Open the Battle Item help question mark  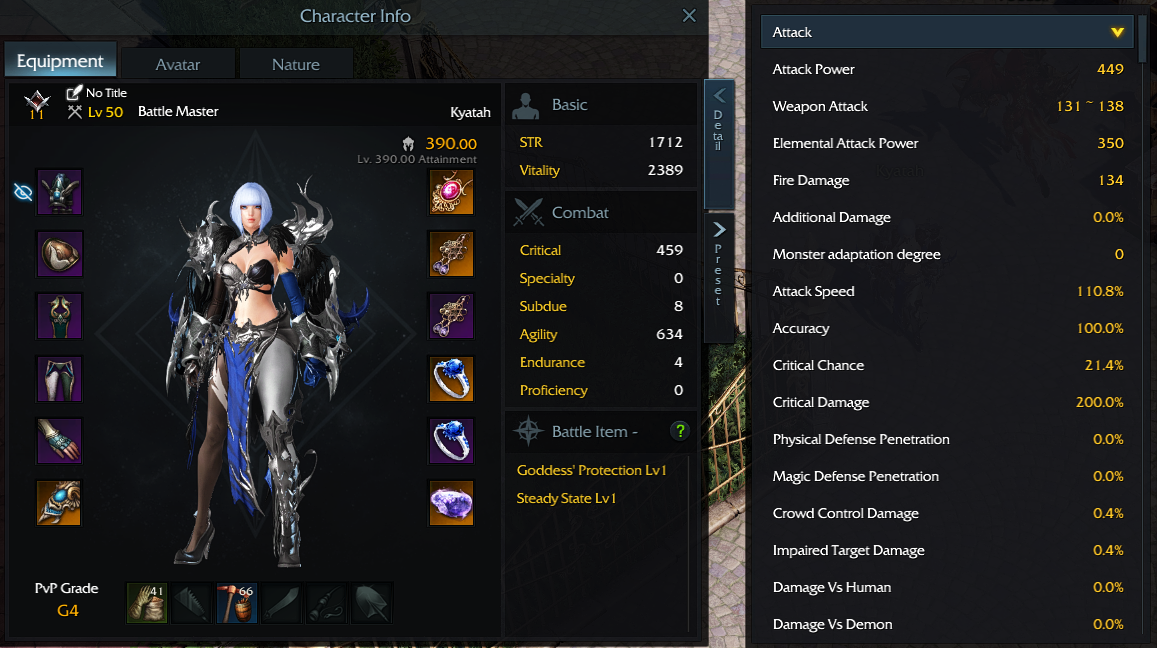(680, 431)
